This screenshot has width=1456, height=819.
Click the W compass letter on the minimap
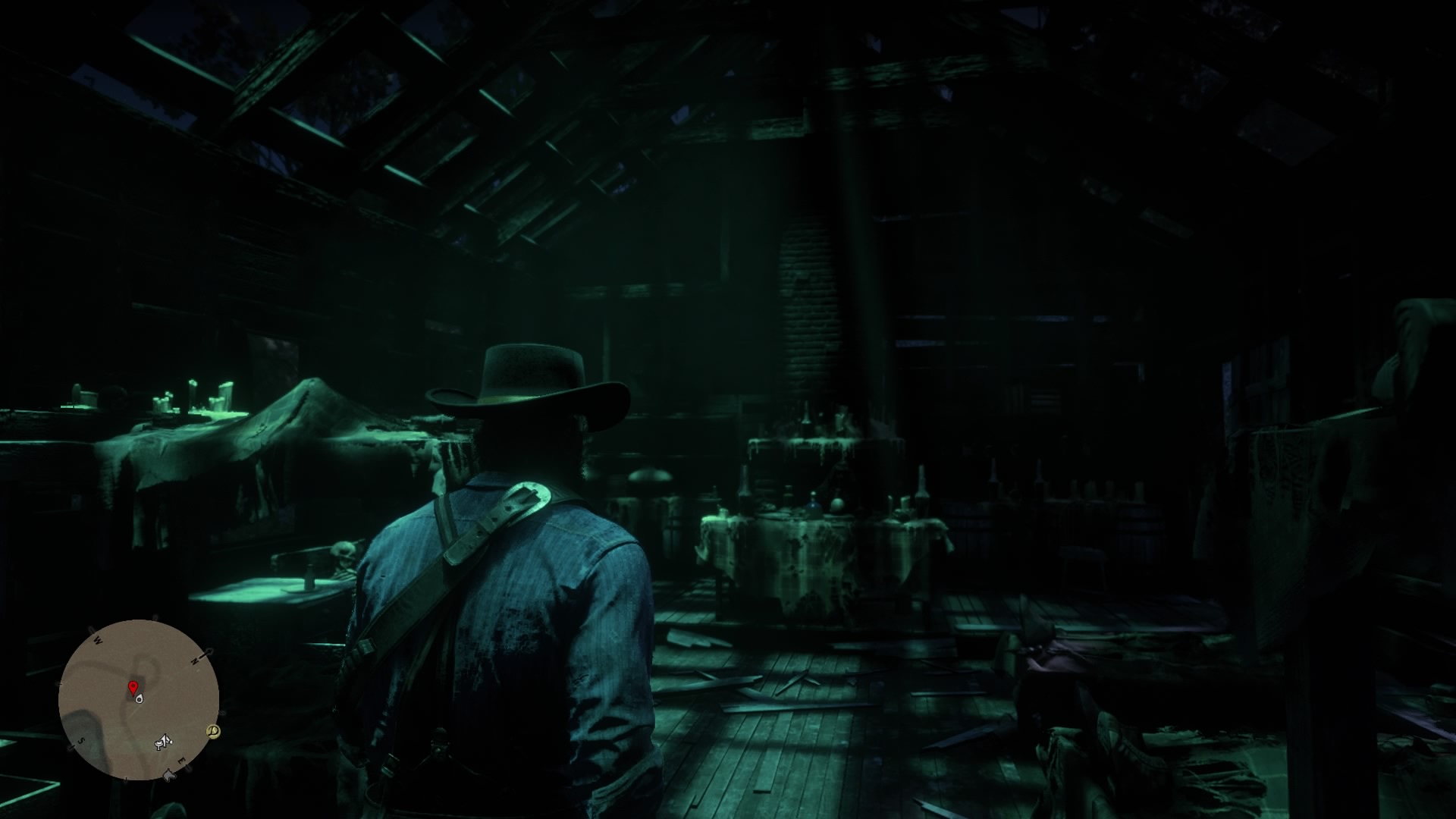(97, 640)
